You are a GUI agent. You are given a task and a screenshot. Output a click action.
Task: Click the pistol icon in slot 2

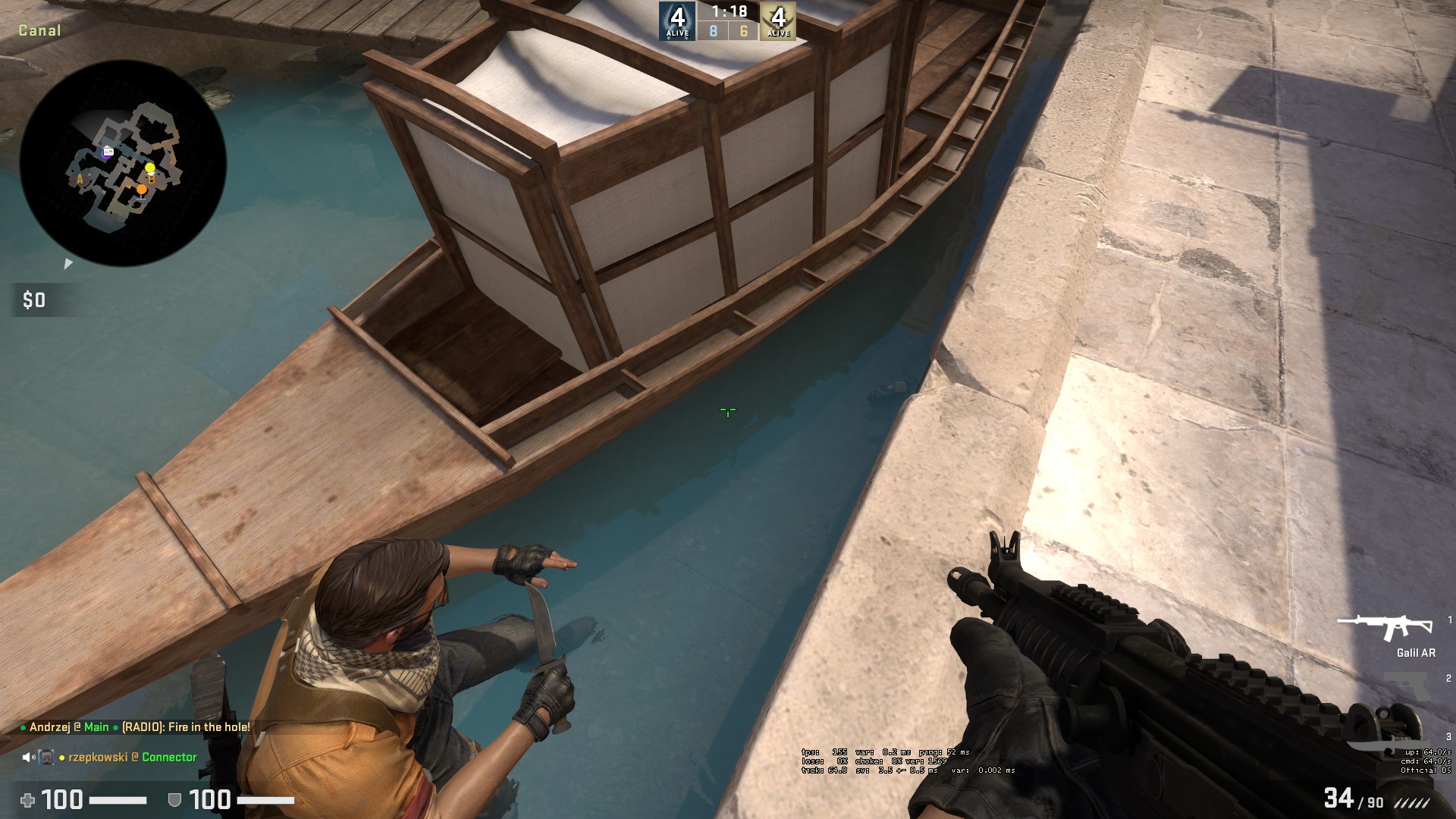[x=1406, y=683]
